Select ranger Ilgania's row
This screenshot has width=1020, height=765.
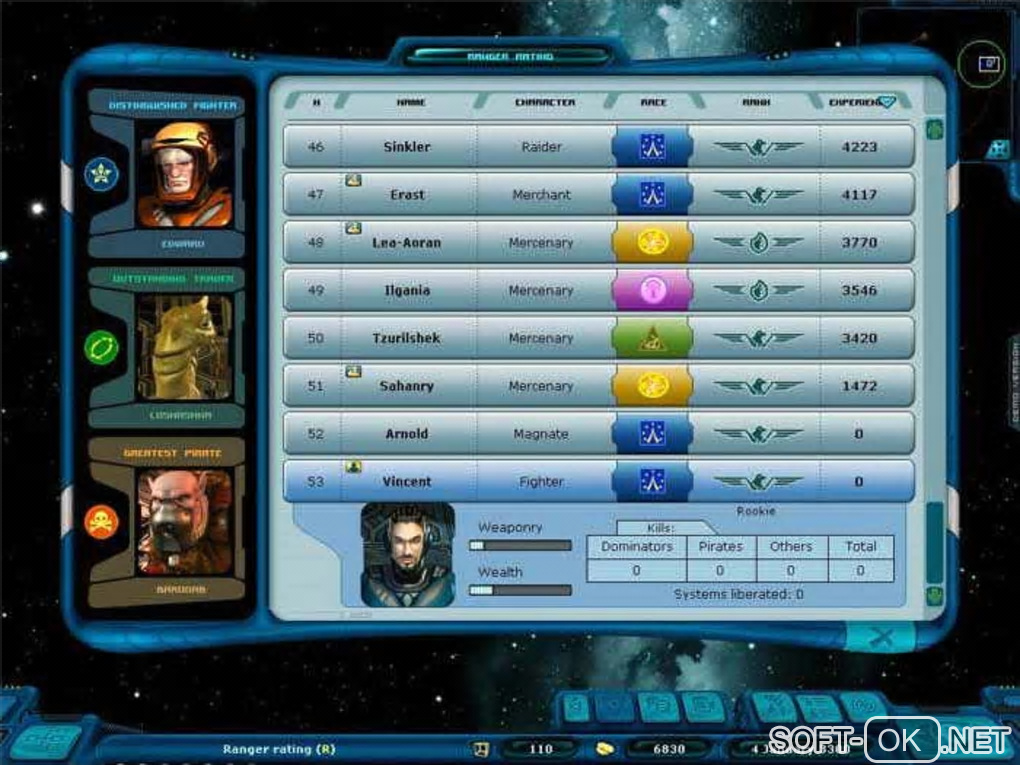point(407,291)
